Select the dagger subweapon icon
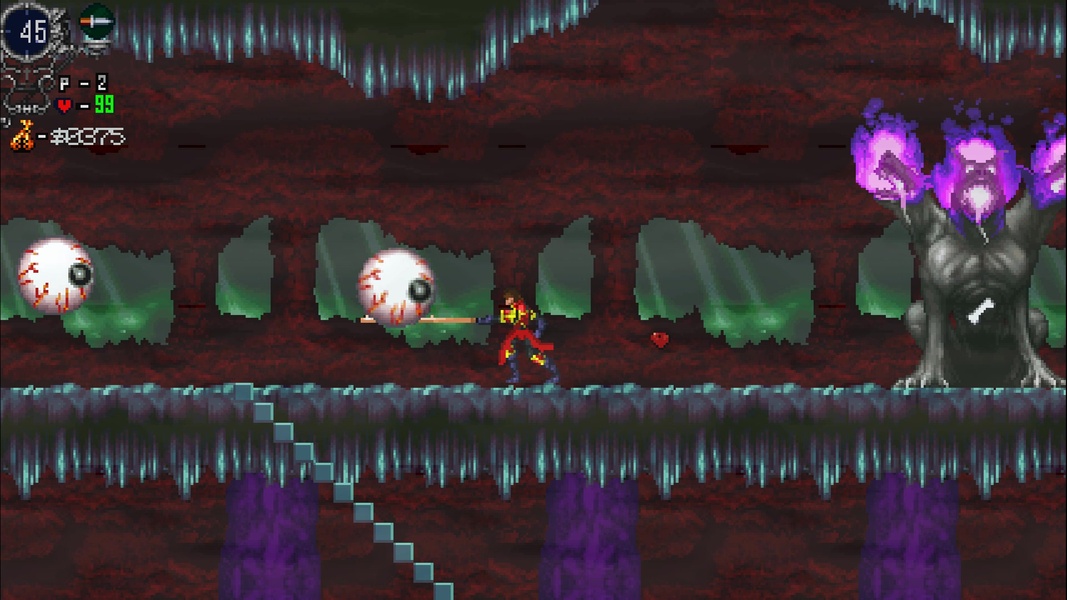The width and height of the screenshot is (1067, 600). (96, 20)
